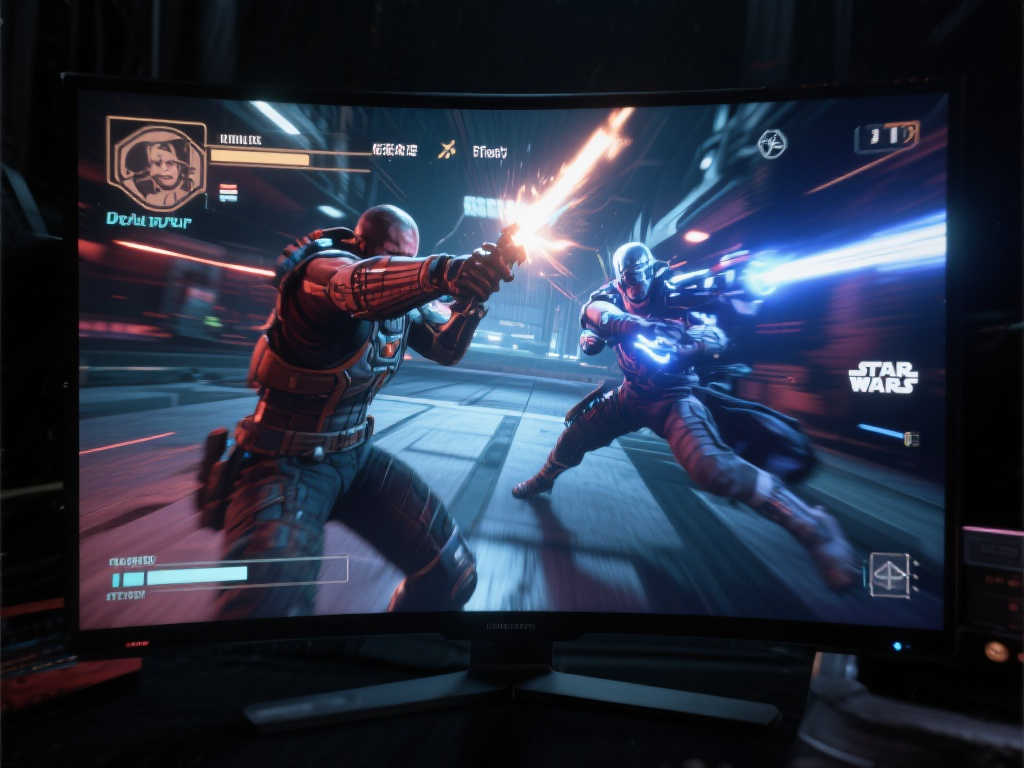Activate the square diamond ability icon
Screen dimensions: 1024x768
(889, 575)
